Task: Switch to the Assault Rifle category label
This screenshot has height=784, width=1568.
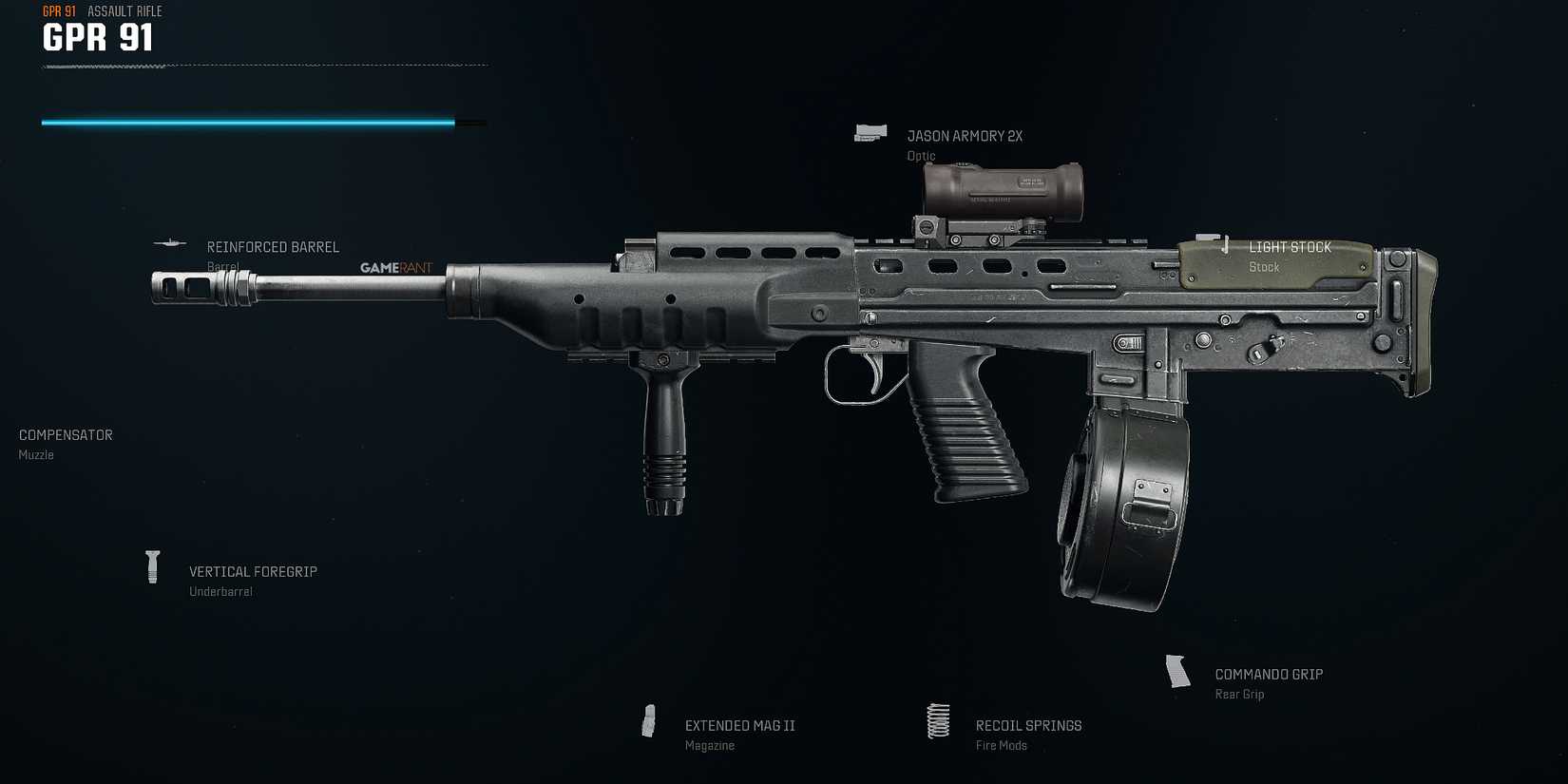Action: (x=124, y=11)
